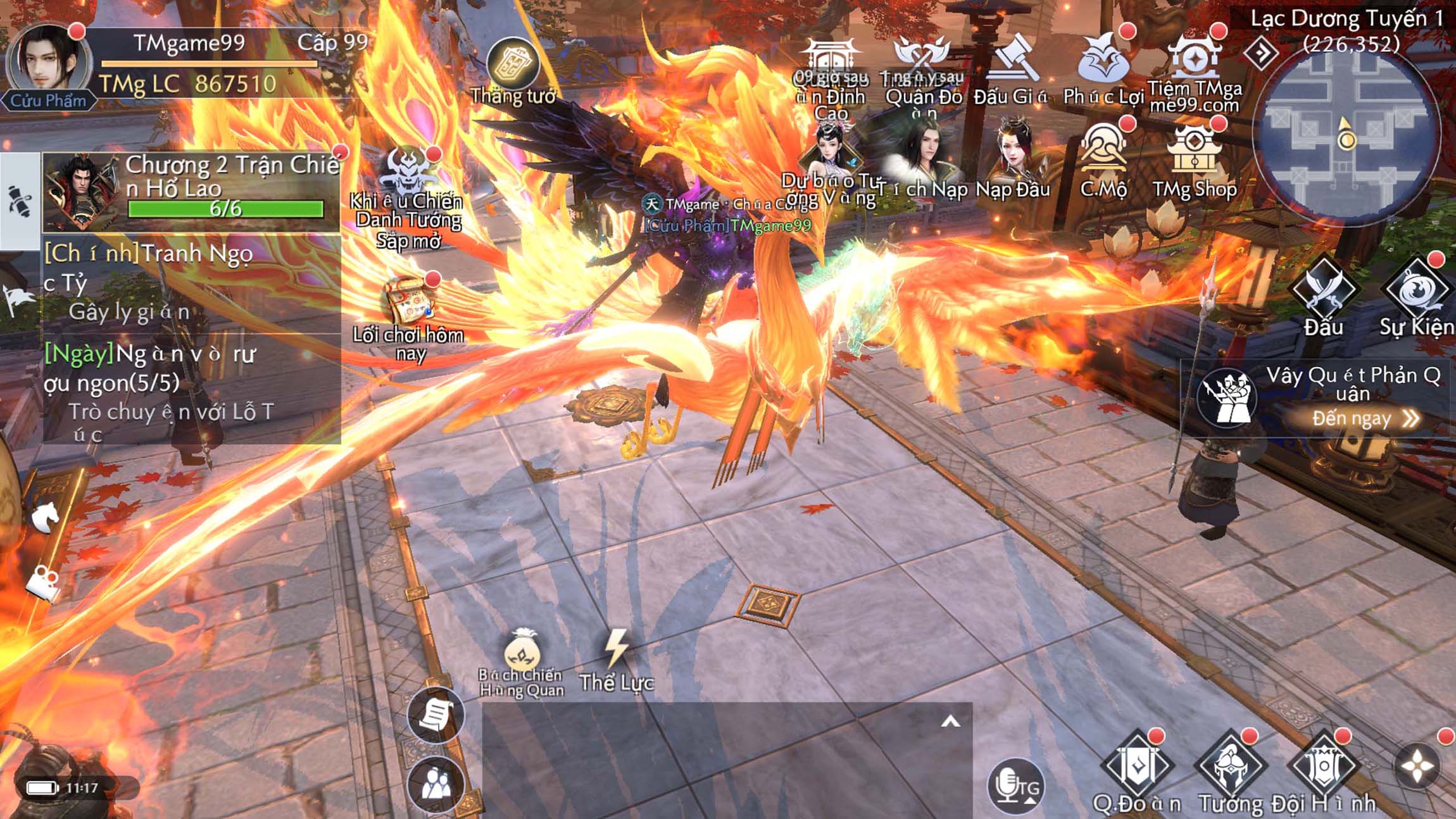Open the Tướng generals menu
Screen dimensions: 1456x819
[1231, 766]
